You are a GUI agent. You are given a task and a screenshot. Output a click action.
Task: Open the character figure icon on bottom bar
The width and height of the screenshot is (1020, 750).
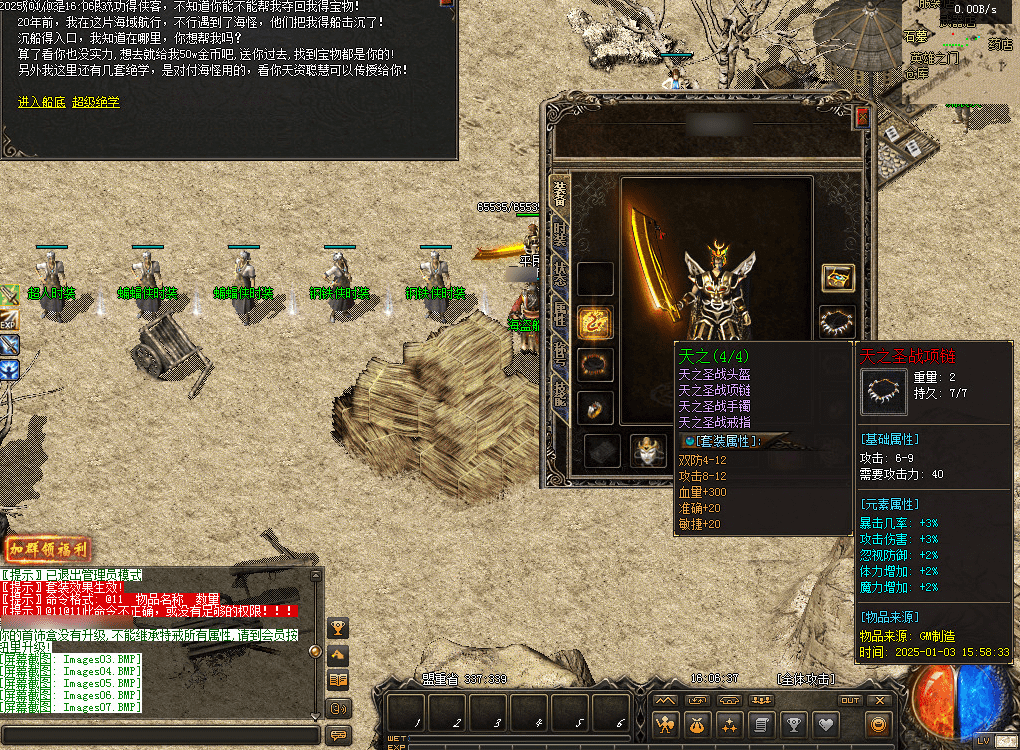(664, 724)
